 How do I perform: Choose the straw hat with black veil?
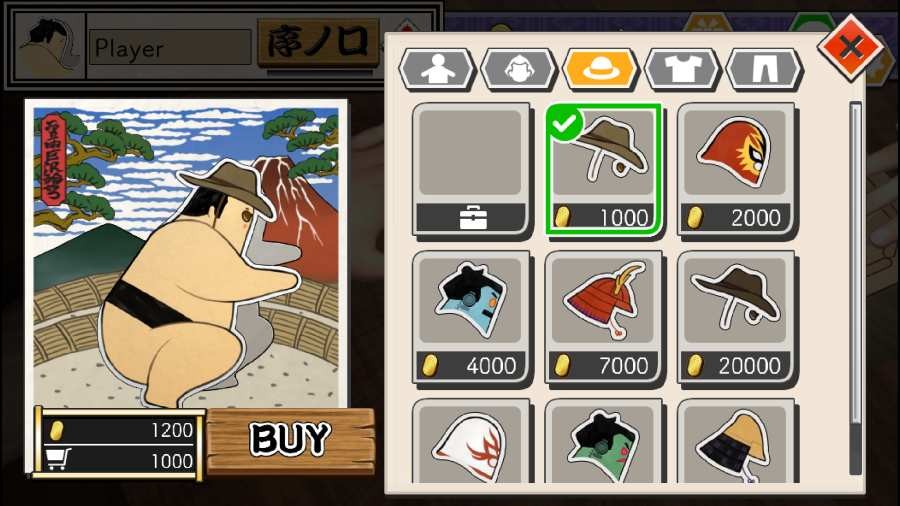(x=736, y=443)
